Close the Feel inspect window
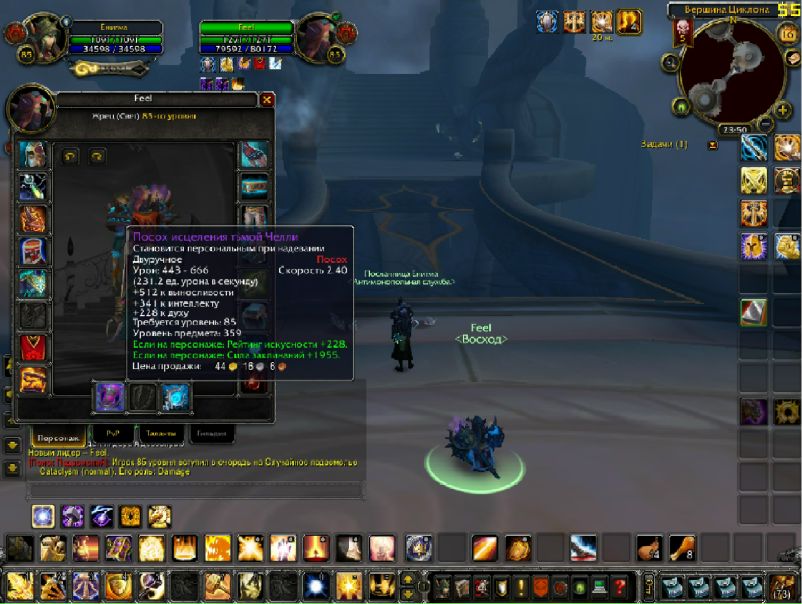 tap(267, 100)
